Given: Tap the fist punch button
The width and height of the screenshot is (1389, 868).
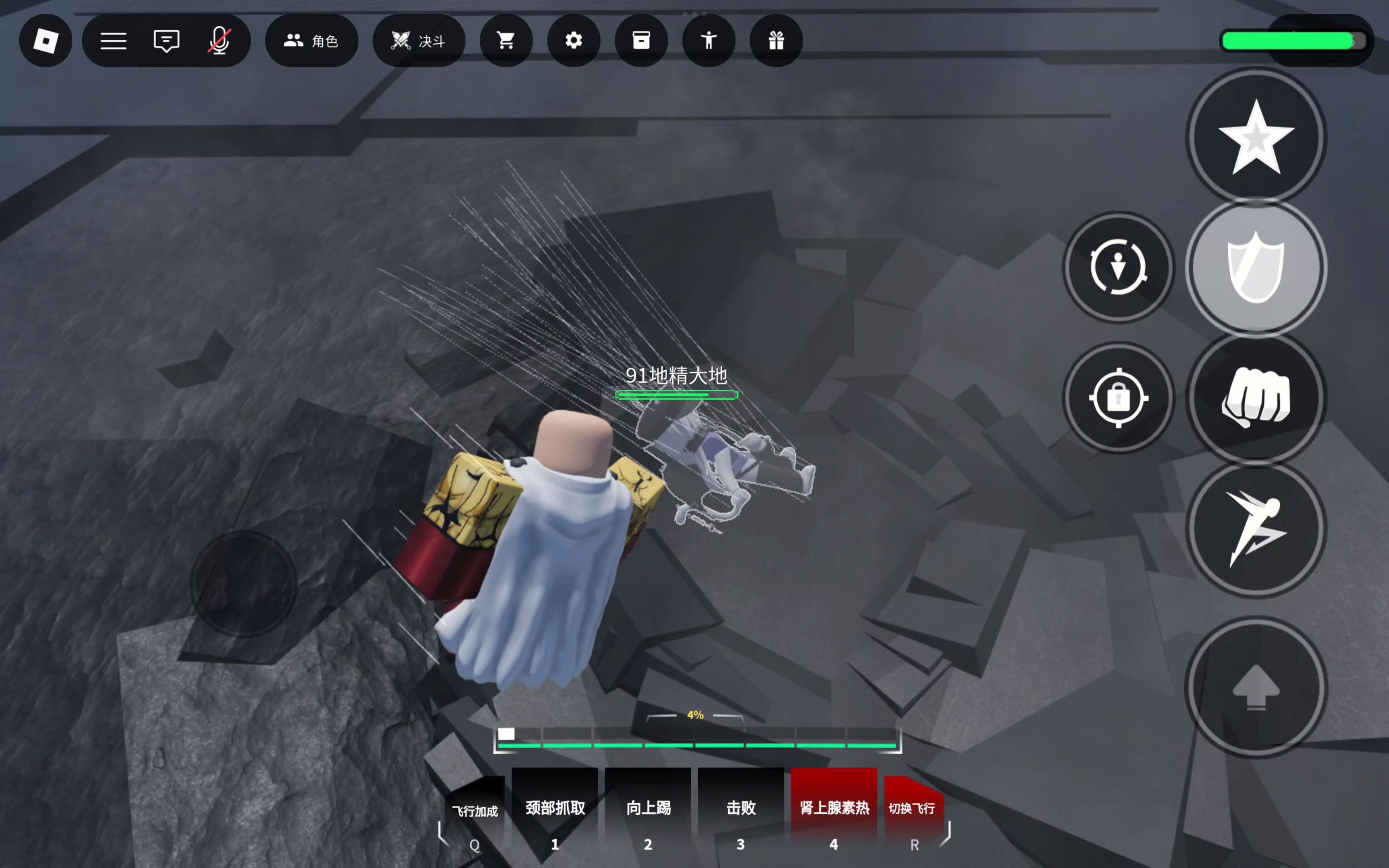Looking at the screenshot, I should pyautogui.click(x=1256, y=398).
